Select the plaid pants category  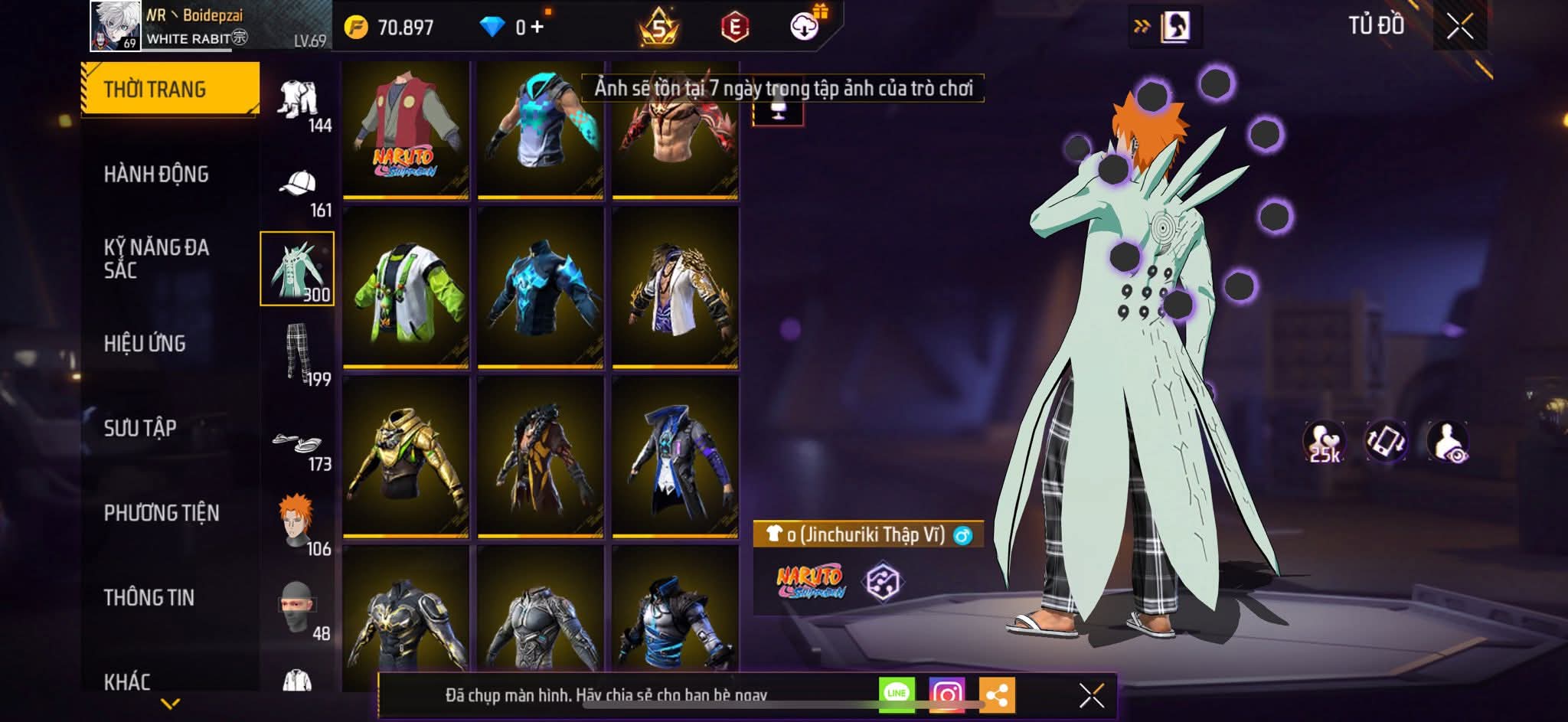(297, 353)
